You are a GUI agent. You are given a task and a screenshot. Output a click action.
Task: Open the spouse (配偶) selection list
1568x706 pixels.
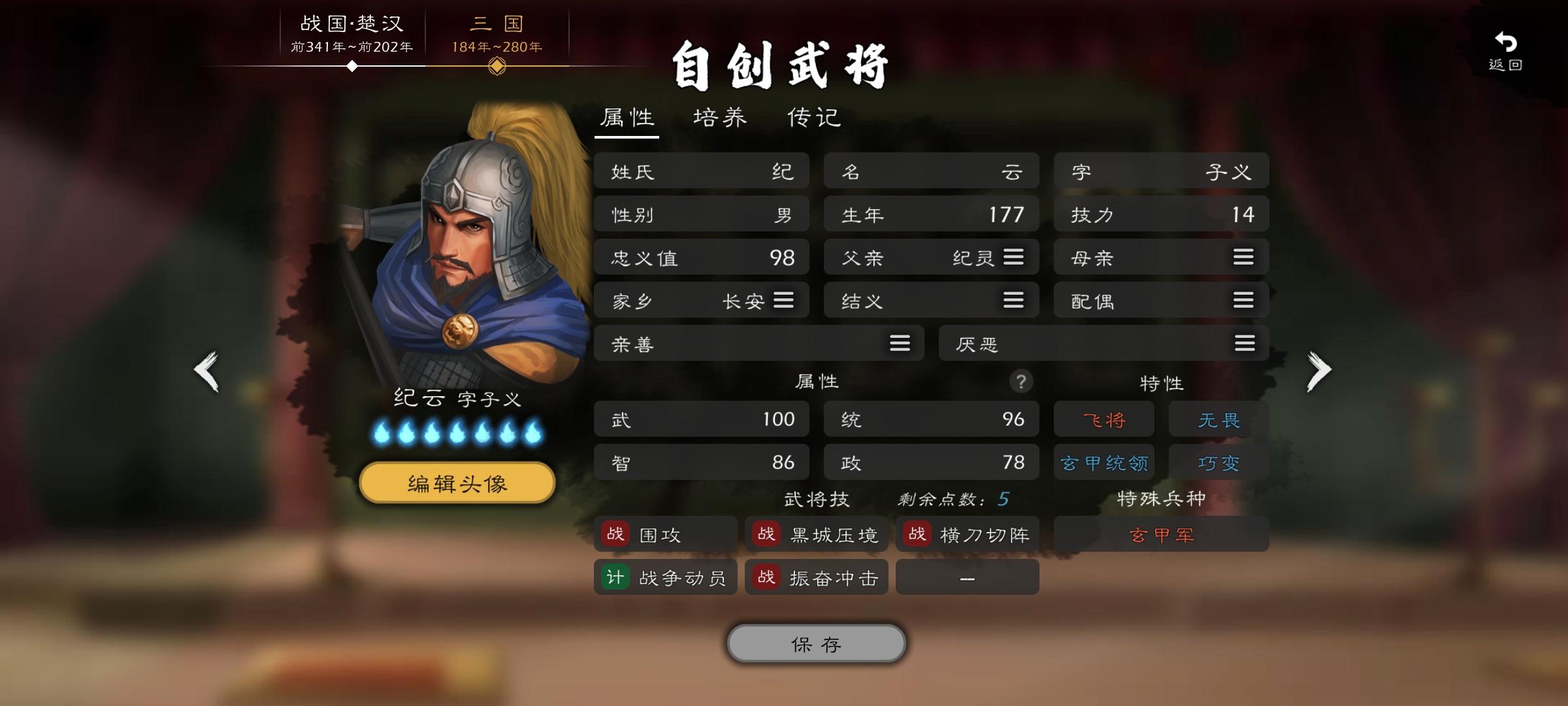(1243, 300)
